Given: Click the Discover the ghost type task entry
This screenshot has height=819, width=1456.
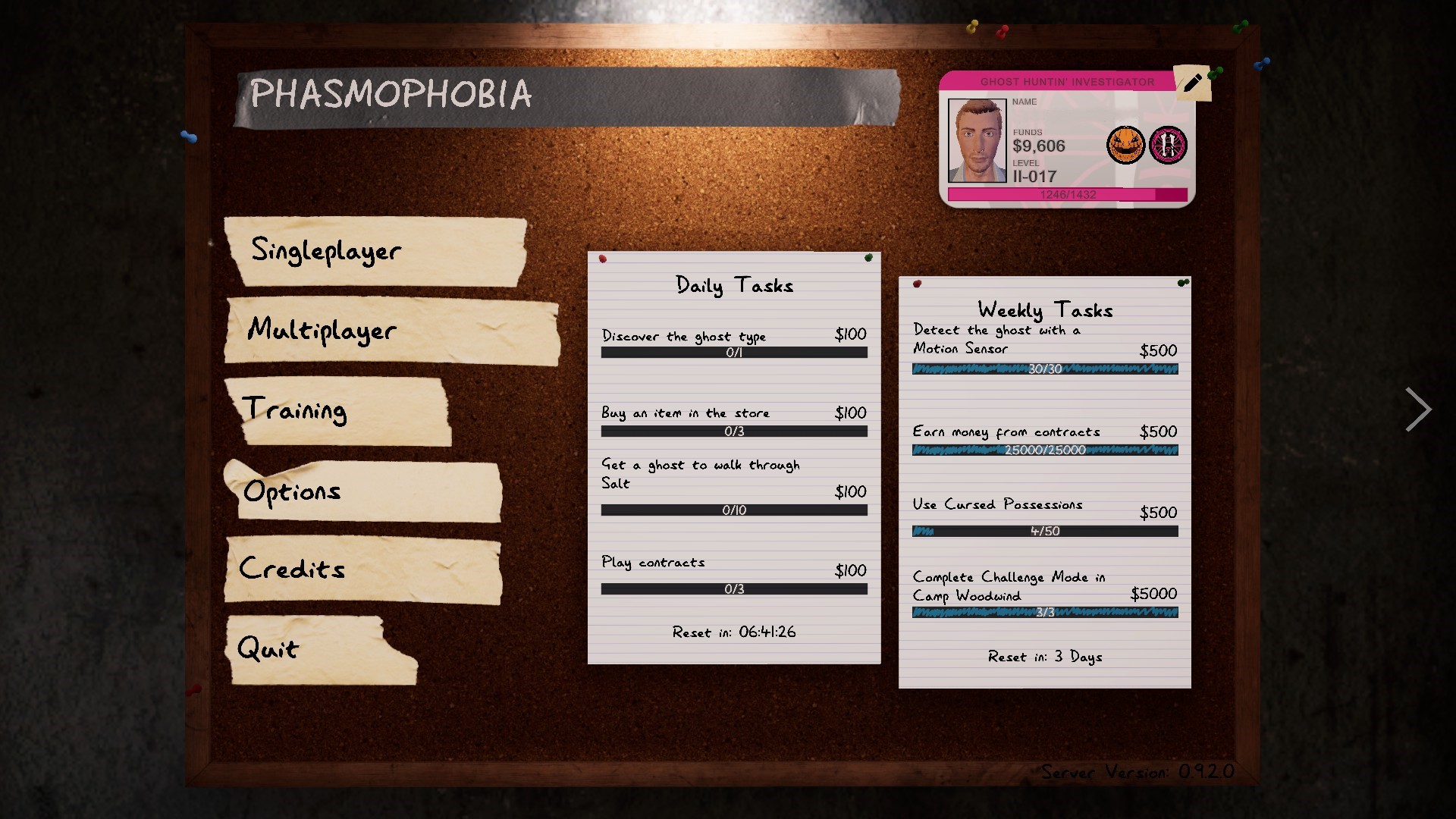Looking at the screenshot, I should point(683,336).
